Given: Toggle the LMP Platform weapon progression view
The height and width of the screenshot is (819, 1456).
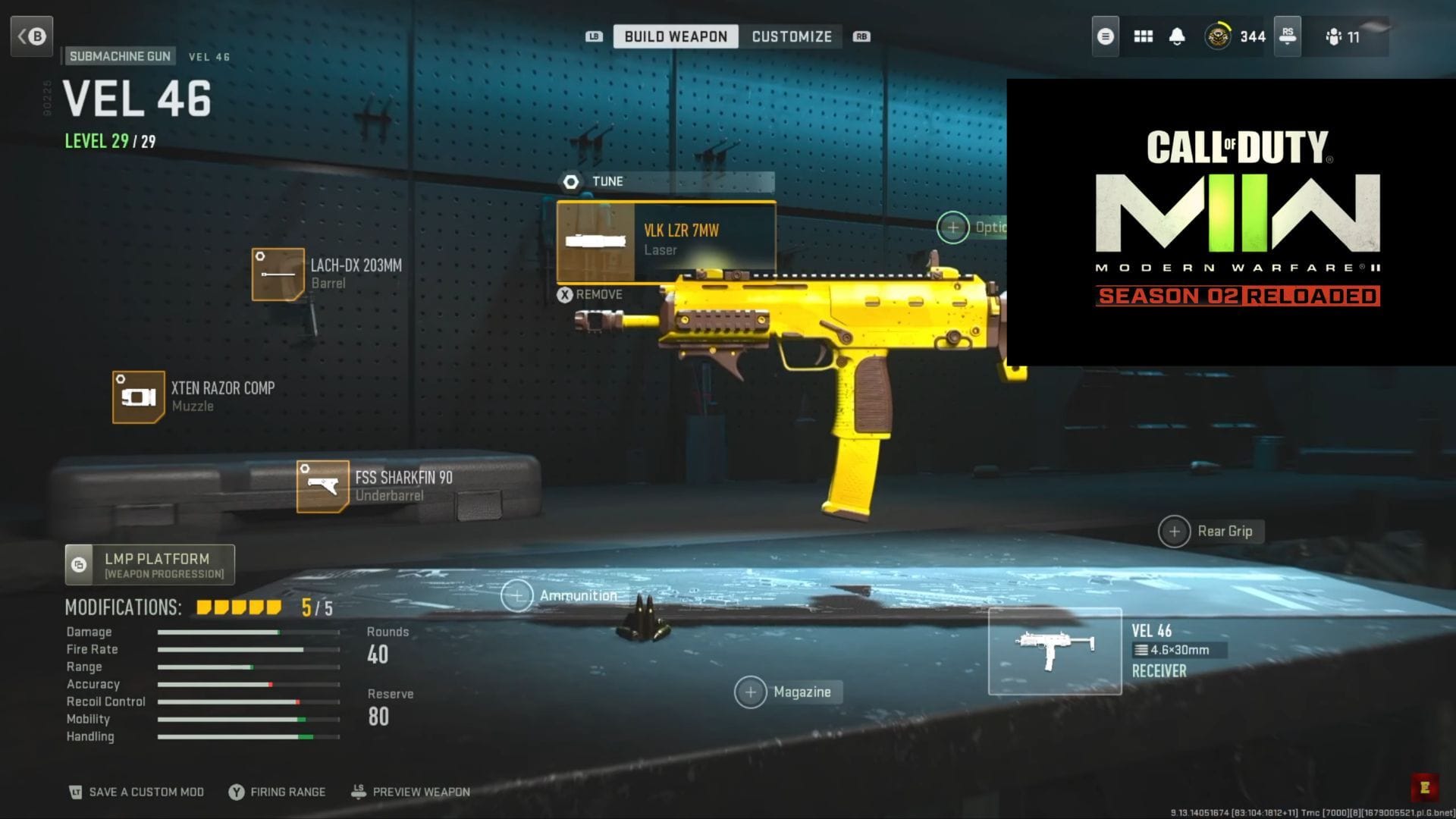Looking at the screenshot, I should (x=149, y=564).
